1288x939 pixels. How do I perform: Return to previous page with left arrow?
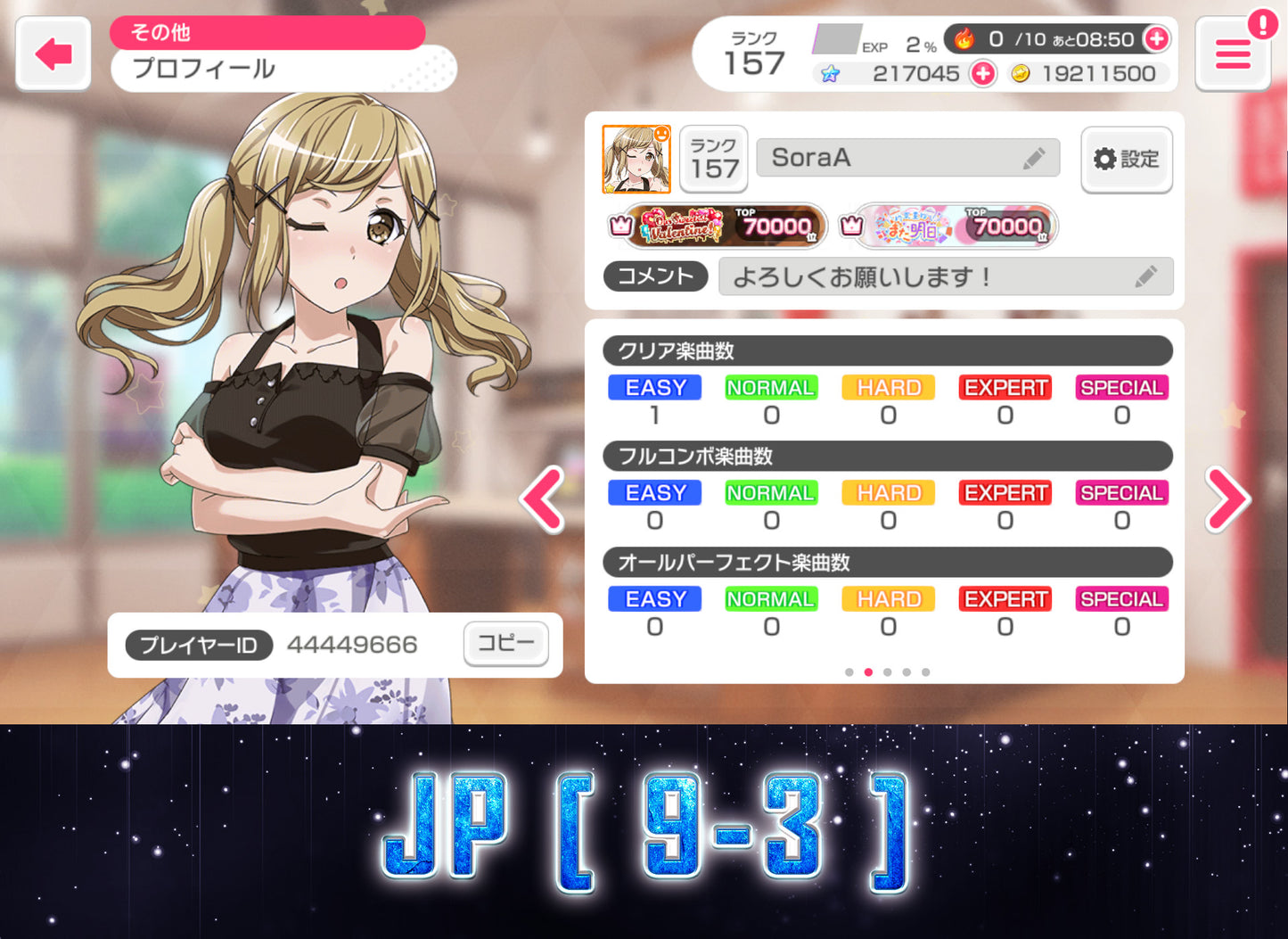[x=541, y=499]
